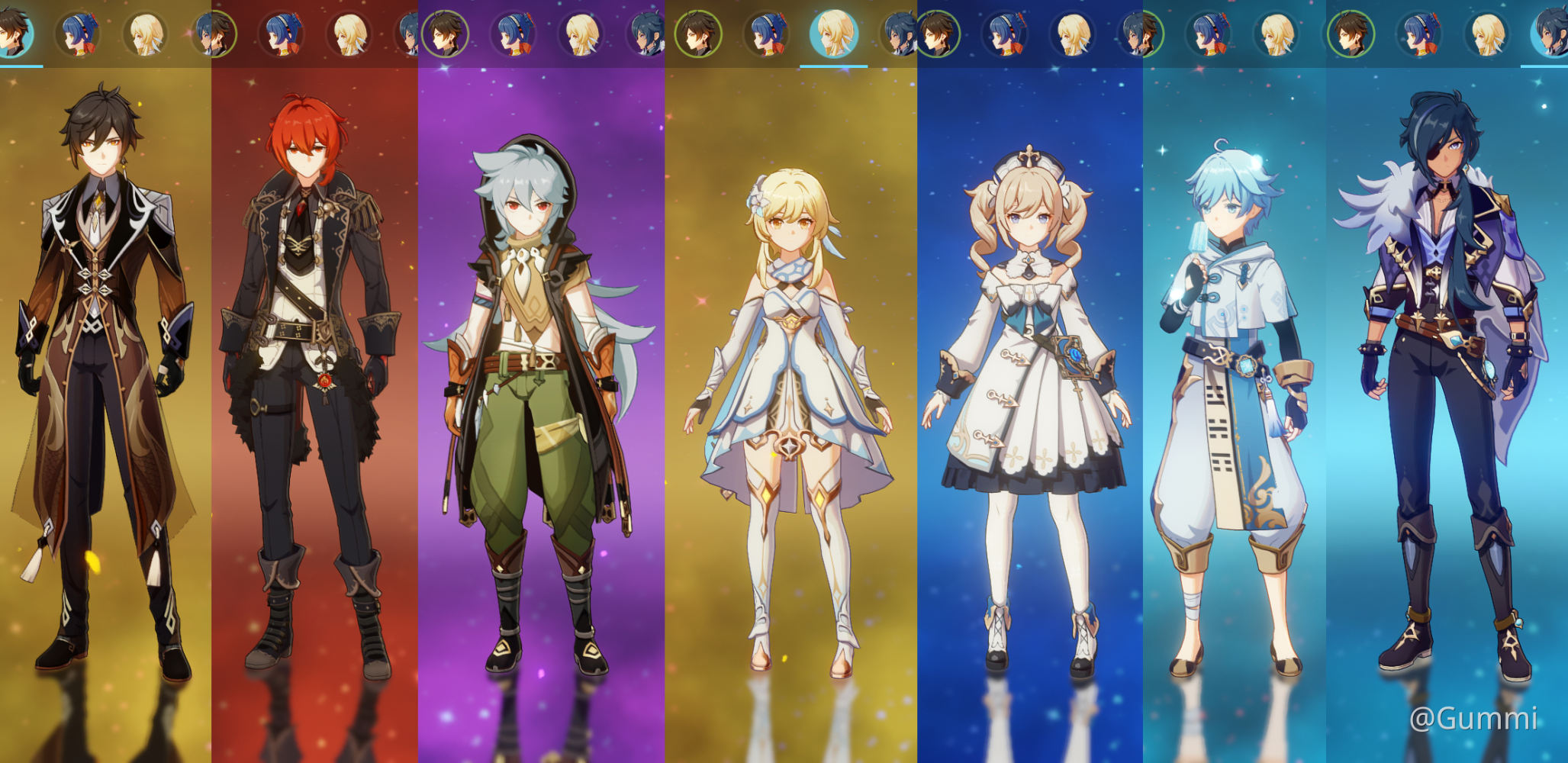This screenshot has height=763, width=1568.
Task: Select Xiangling's portrait above red-haired Diluc
Action: [x=281, y=34]
